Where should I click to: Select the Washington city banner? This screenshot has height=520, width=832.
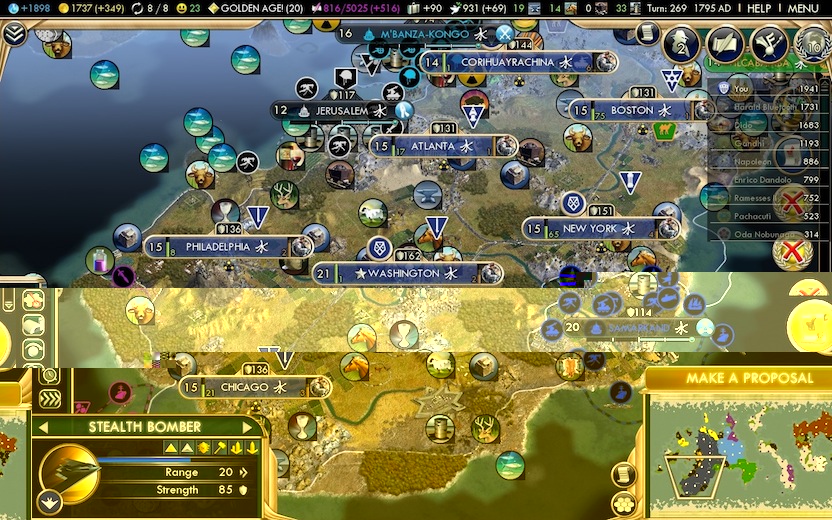click(x=404, y=273)
